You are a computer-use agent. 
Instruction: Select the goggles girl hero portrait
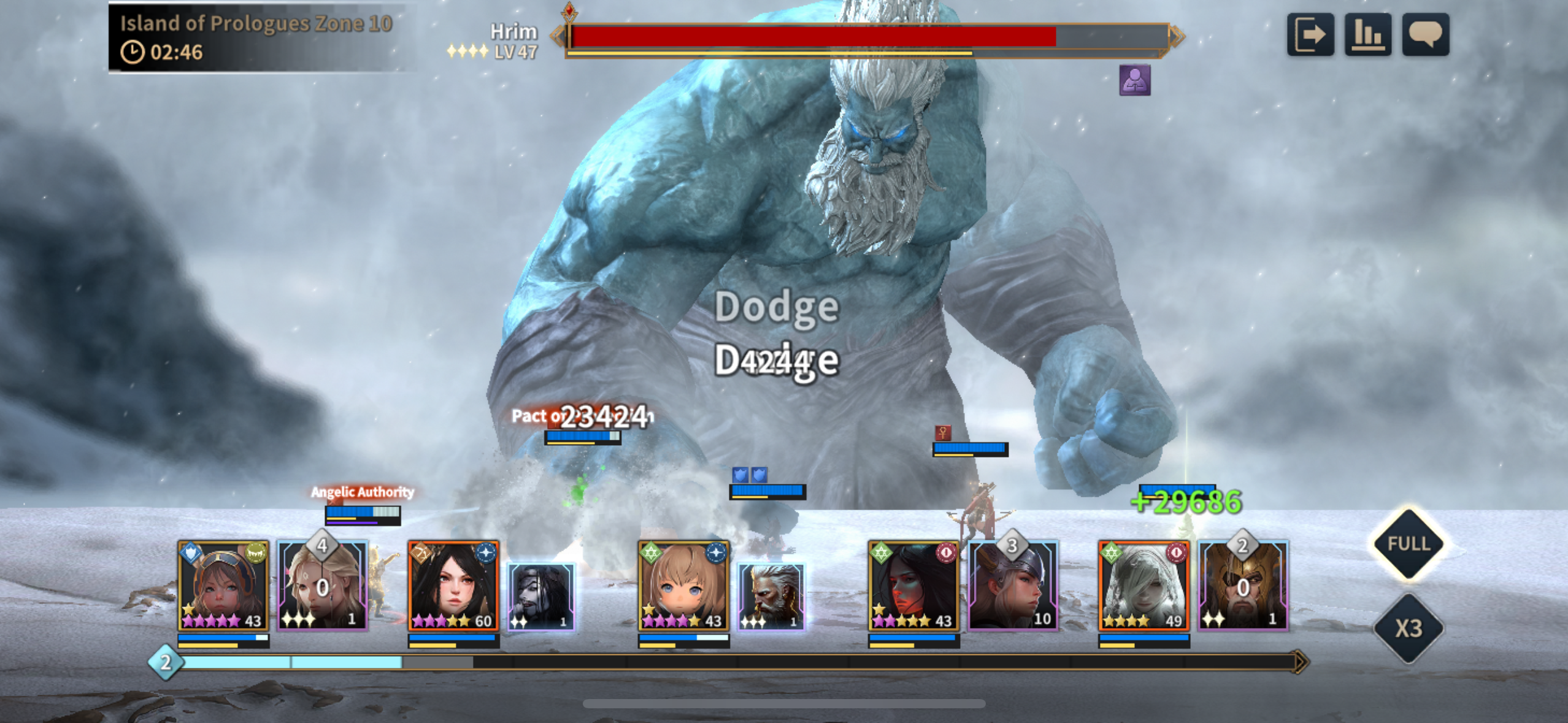223,586
